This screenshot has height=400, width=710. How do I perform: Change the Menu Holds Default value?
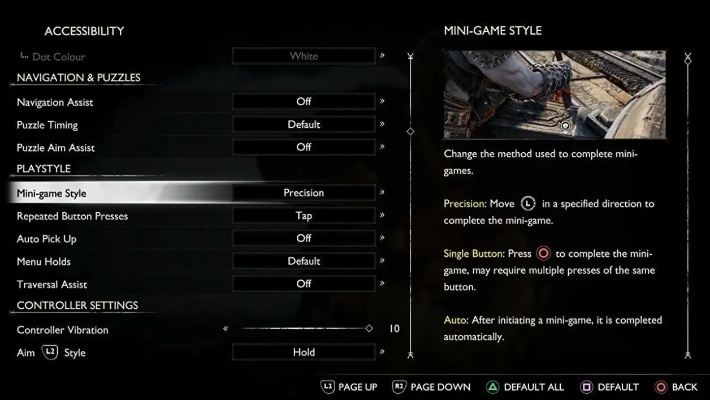303,261
